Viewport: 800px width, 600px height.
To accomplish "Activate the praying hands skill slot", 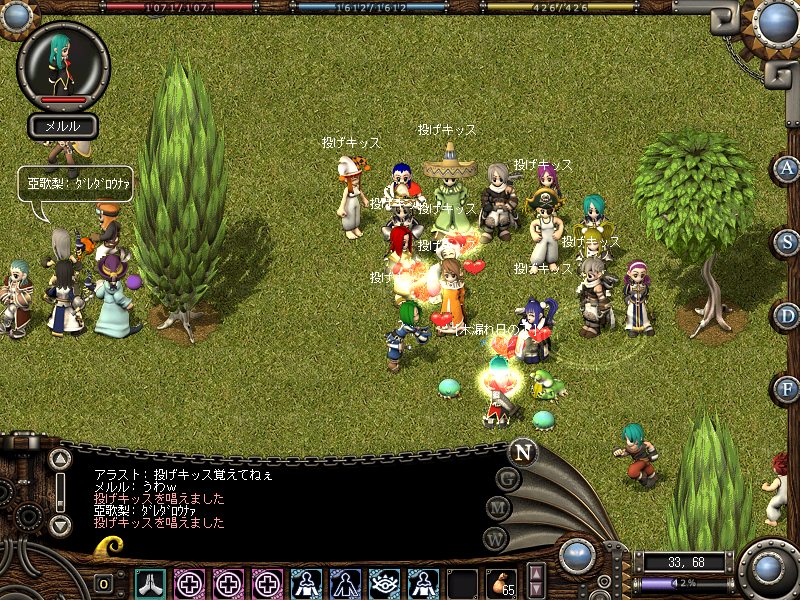I will 150,583.
